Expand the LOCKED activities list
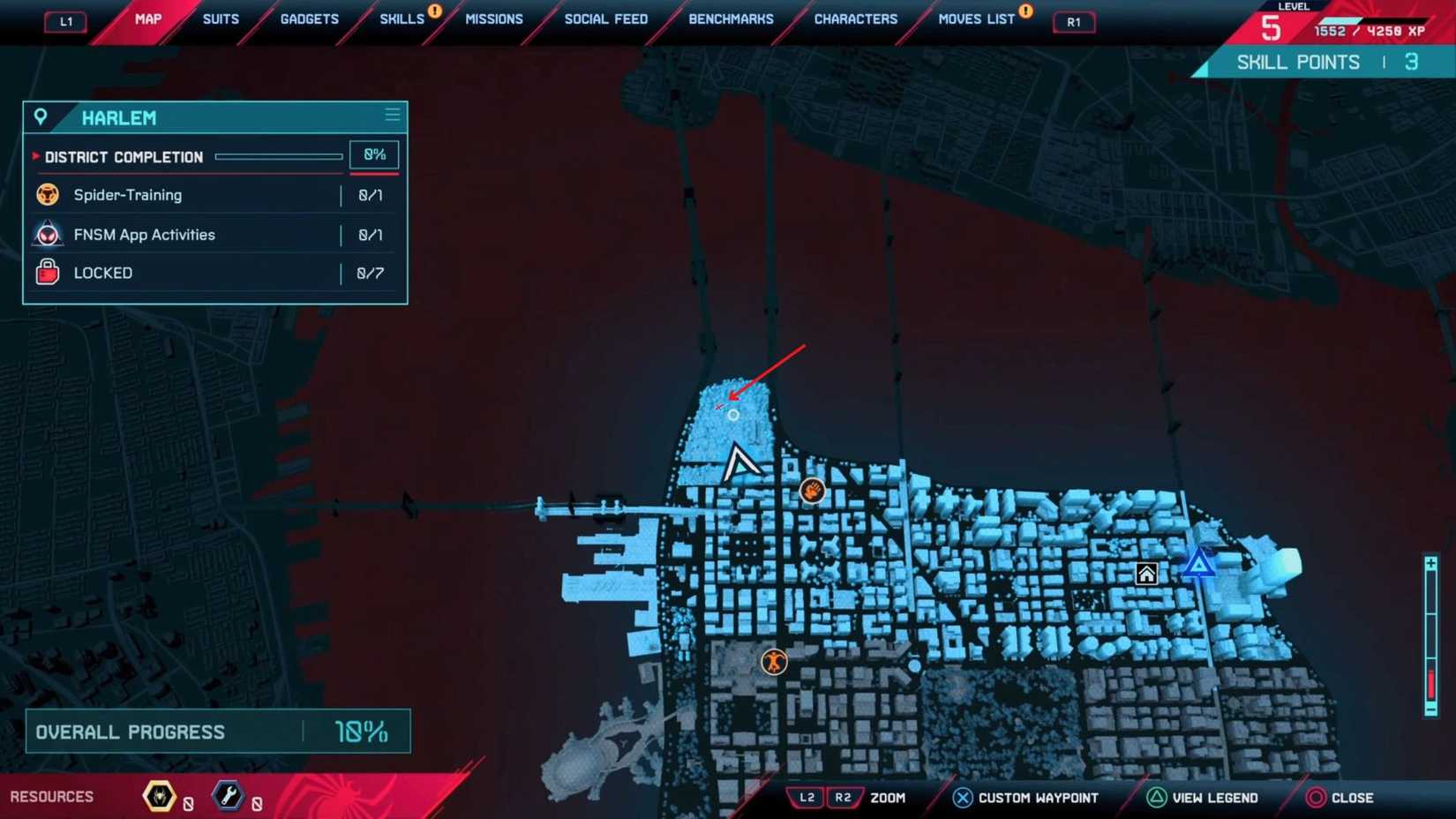 click(103, 273)
